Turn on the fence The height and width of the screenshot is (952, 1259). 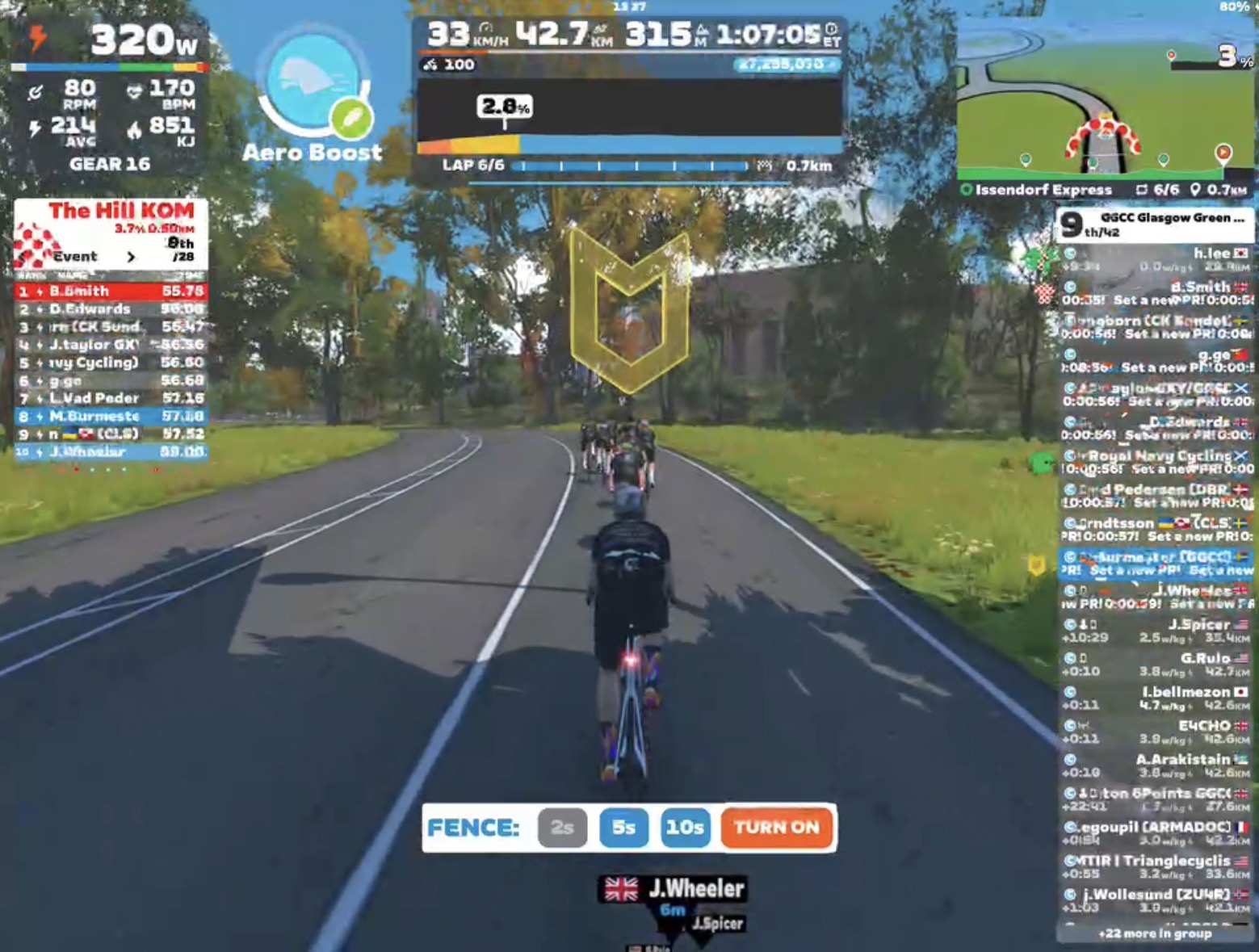point(776,828)
